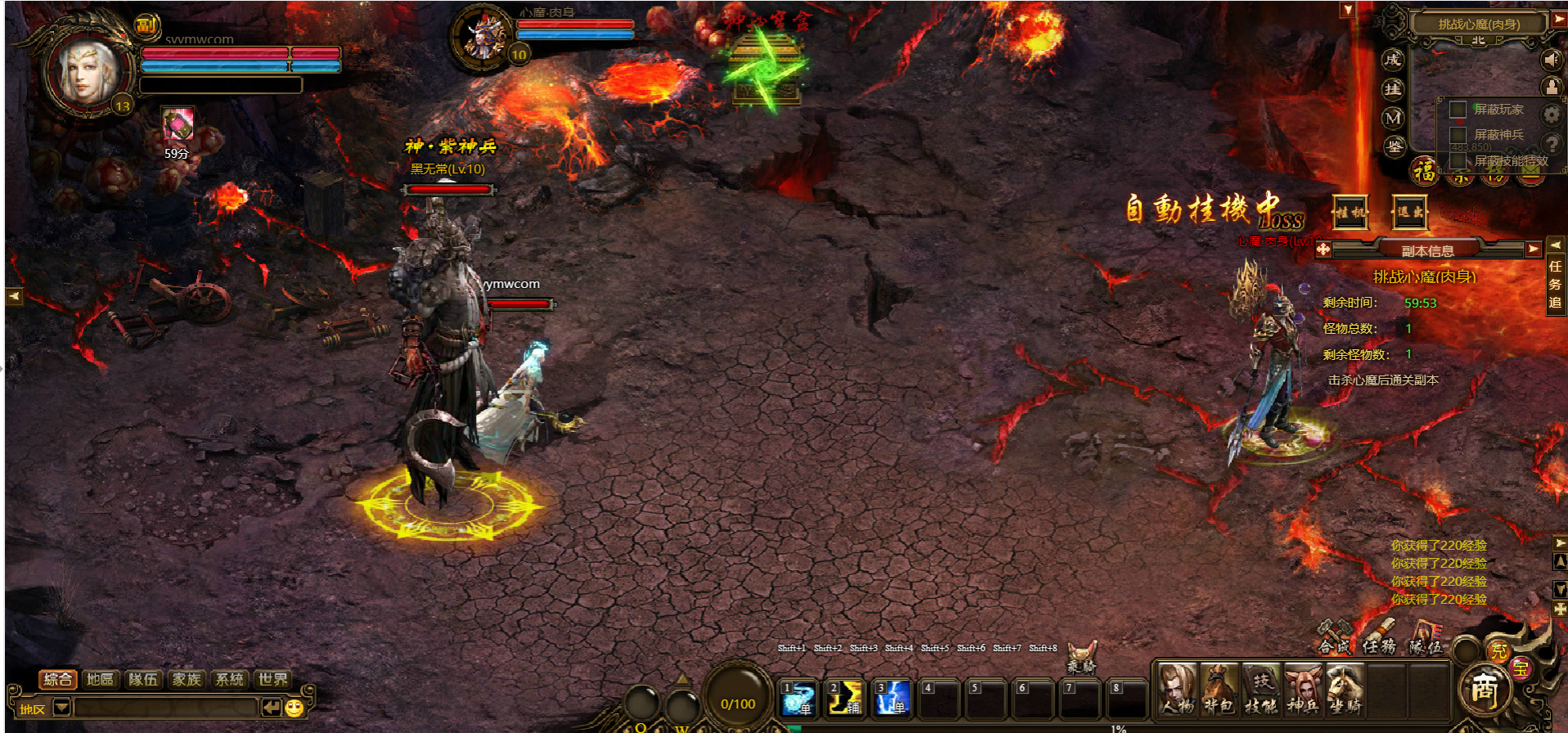The image size is (1568, 733).
Task: Open the chat channel dropdown
Action: [61, 708]
